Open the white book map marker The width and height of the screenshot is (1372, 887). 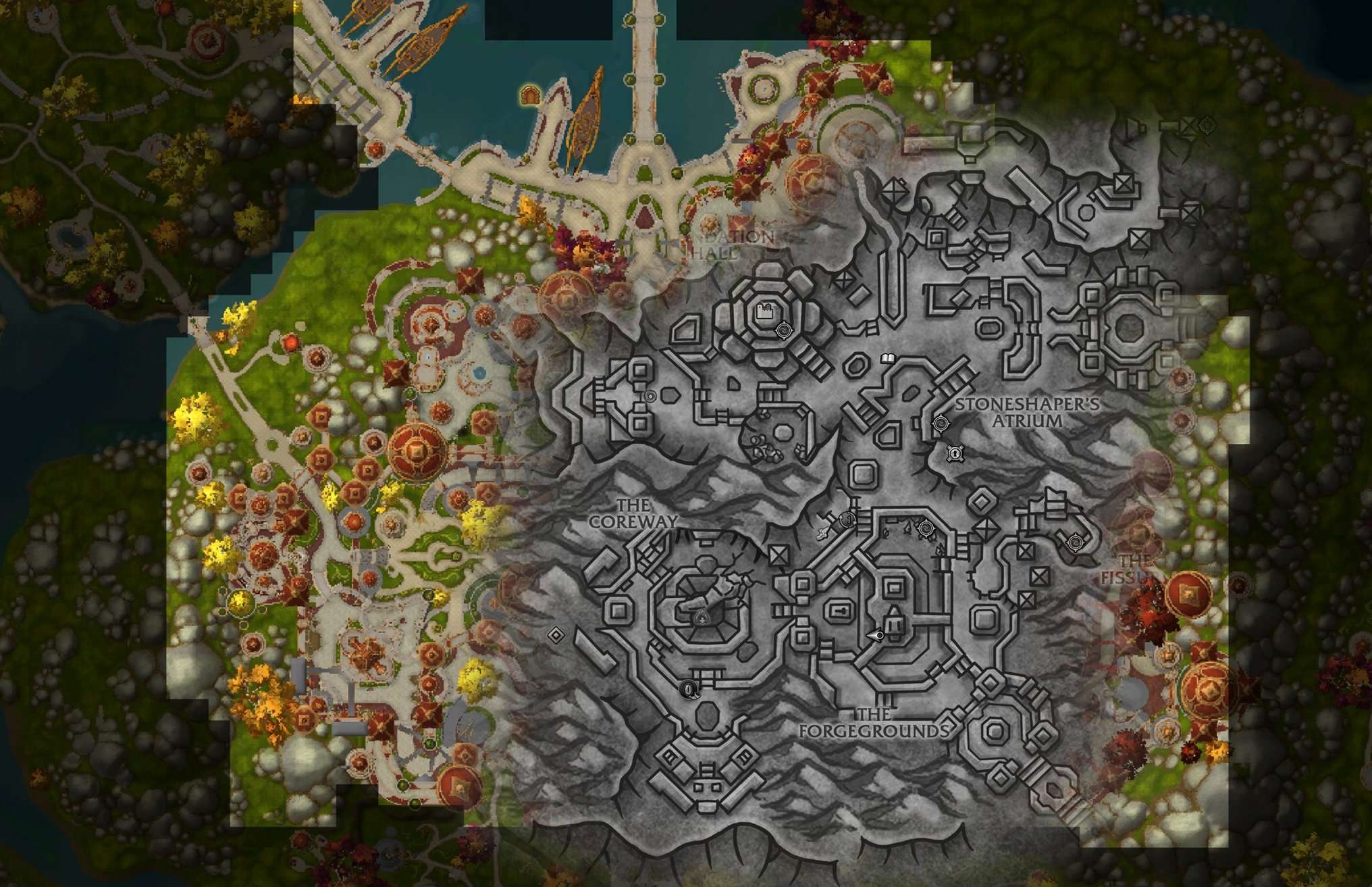point(887,358)
